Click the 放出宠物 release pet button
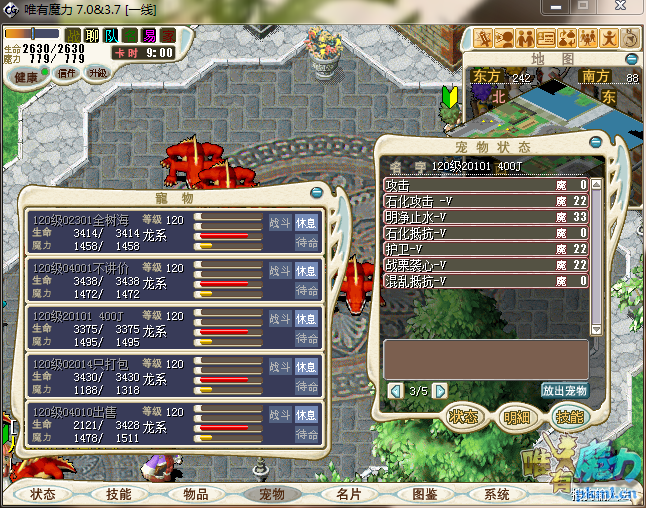The width and height of the screenshot is (646, 508). 565,390
